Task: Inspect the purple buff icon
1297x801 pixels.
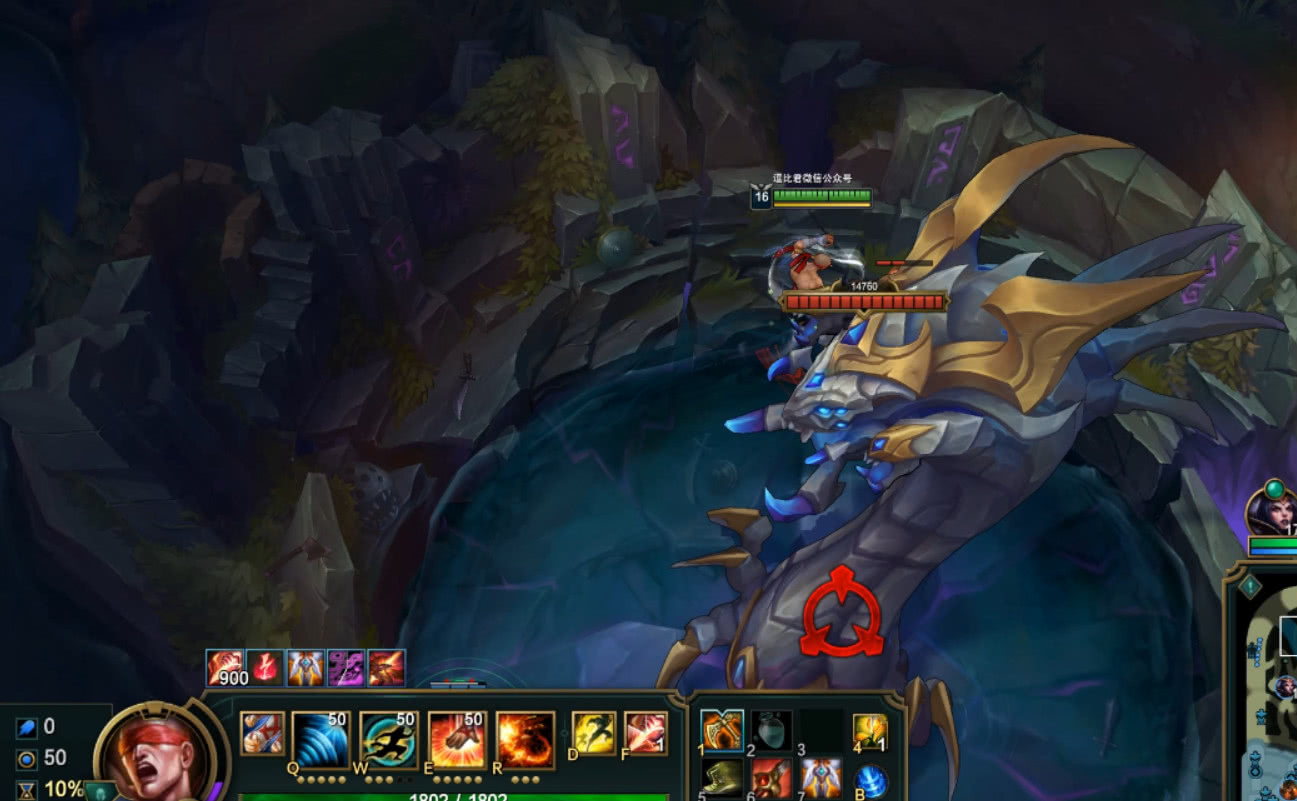Action: click(346, 668)
